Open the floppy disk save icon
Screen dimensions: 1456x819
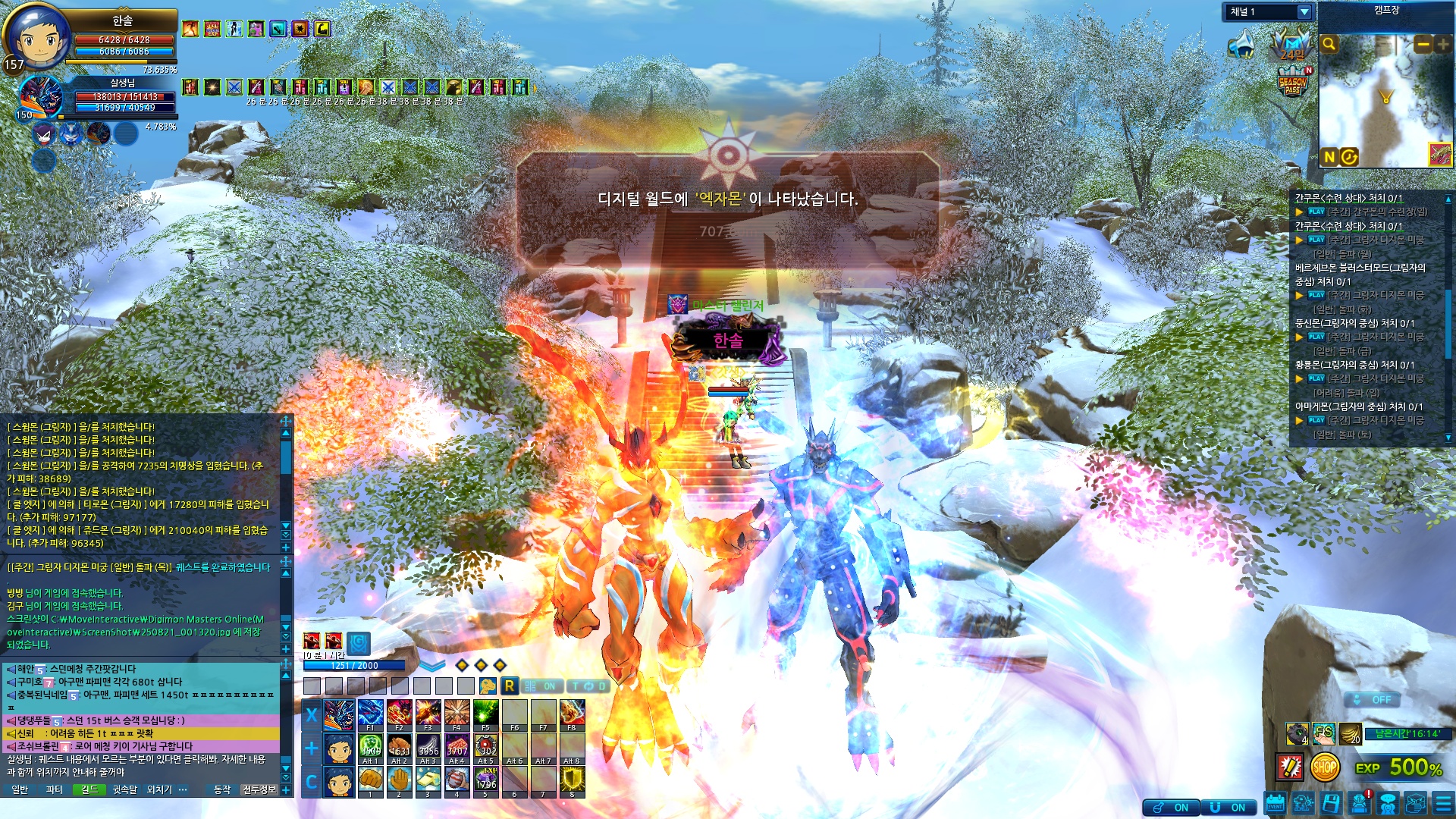1331,804
